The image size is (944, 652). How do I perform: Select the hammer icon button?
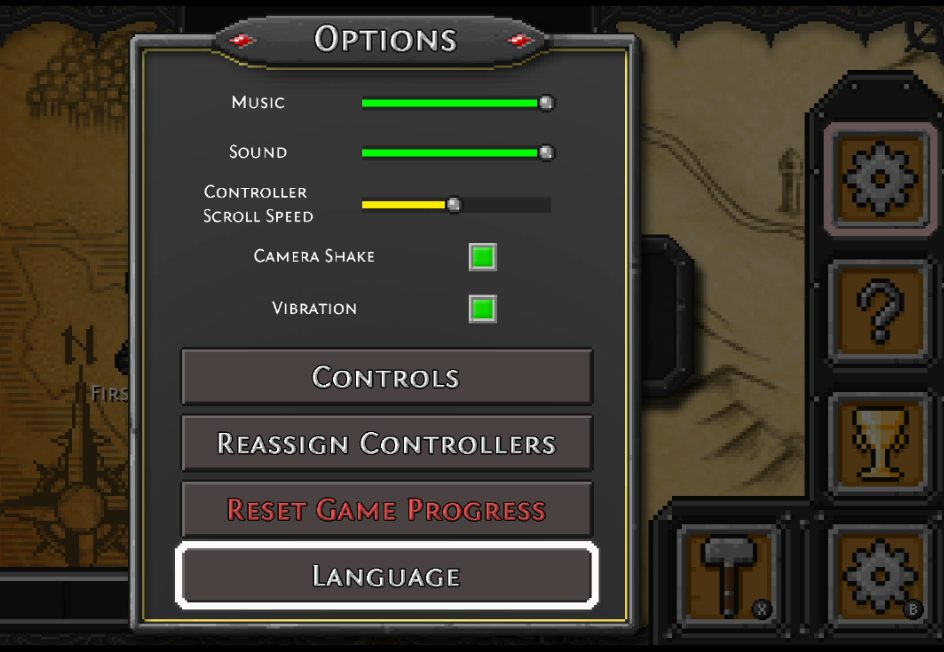(727, 572)
